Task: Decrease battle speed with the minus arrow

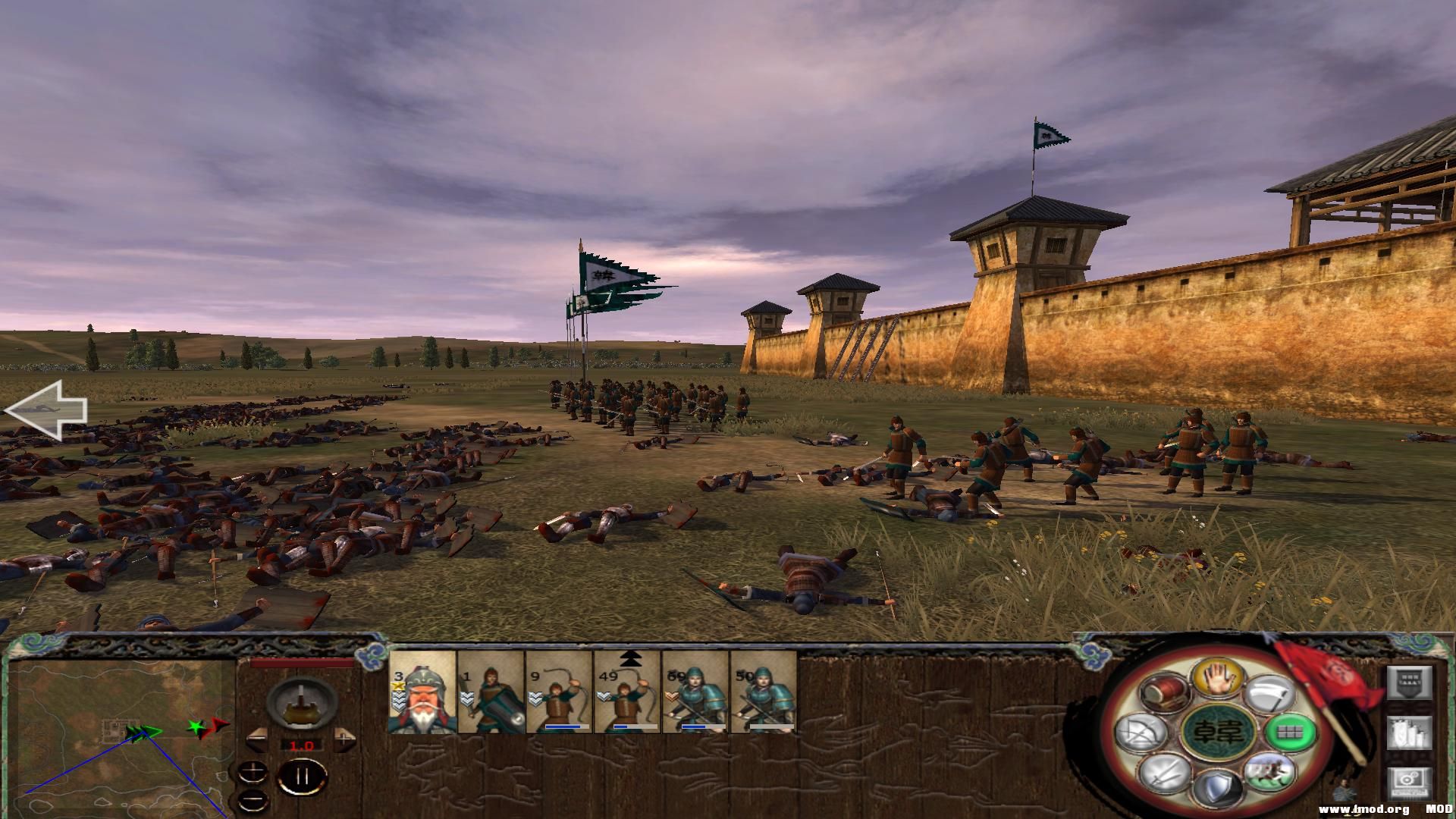Action: (x=258, y=738)
